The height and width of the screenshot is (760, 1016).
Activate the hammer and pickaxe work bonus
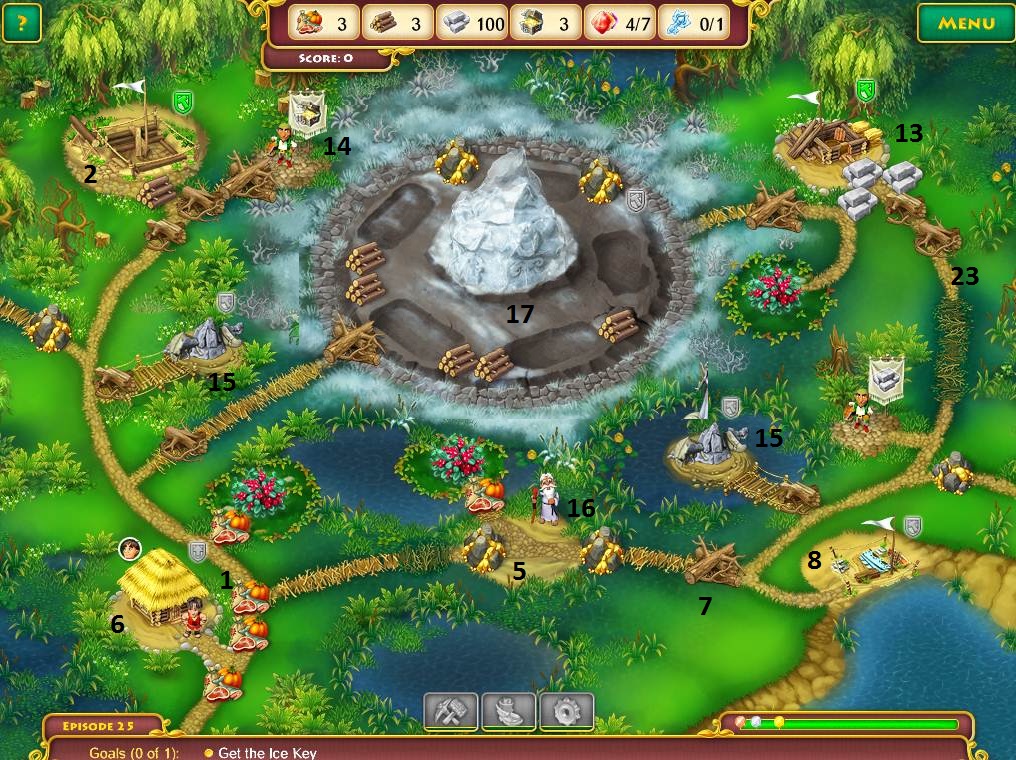[450, 711]
